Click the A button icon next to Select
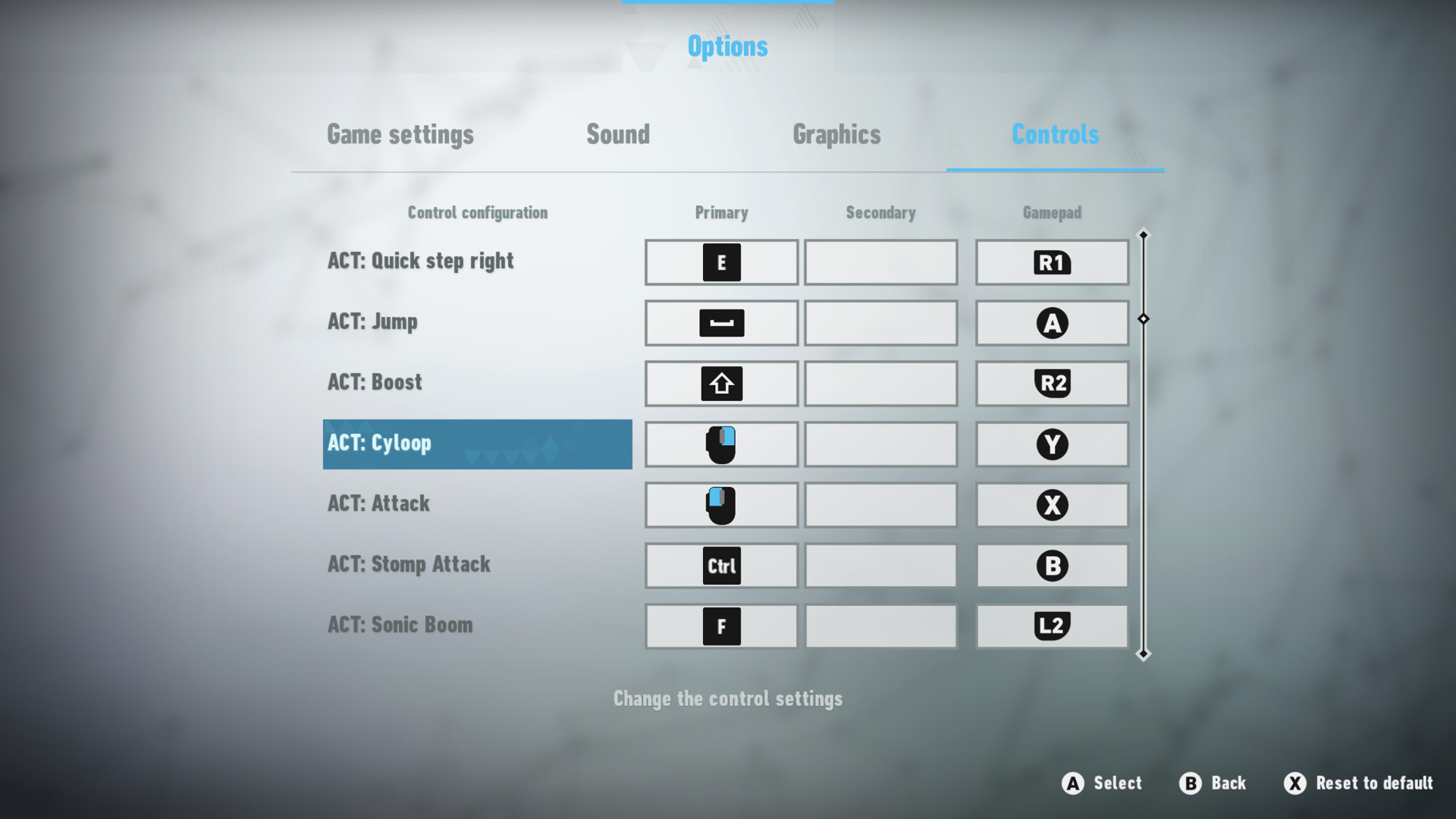The image size is (1456, 819). 1072,783
